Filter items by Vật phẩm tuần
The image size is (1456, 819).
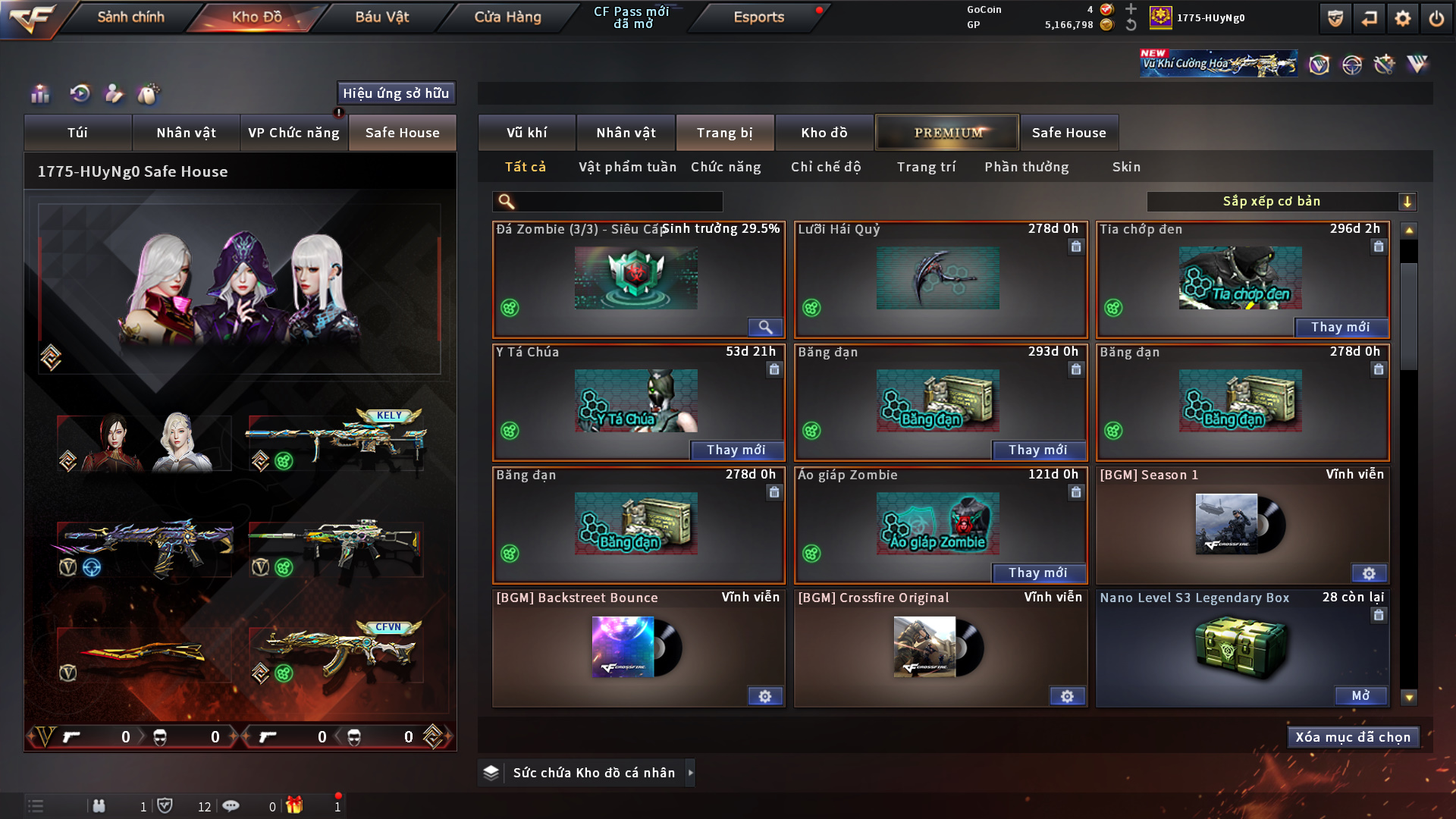[x=627, y=167]
